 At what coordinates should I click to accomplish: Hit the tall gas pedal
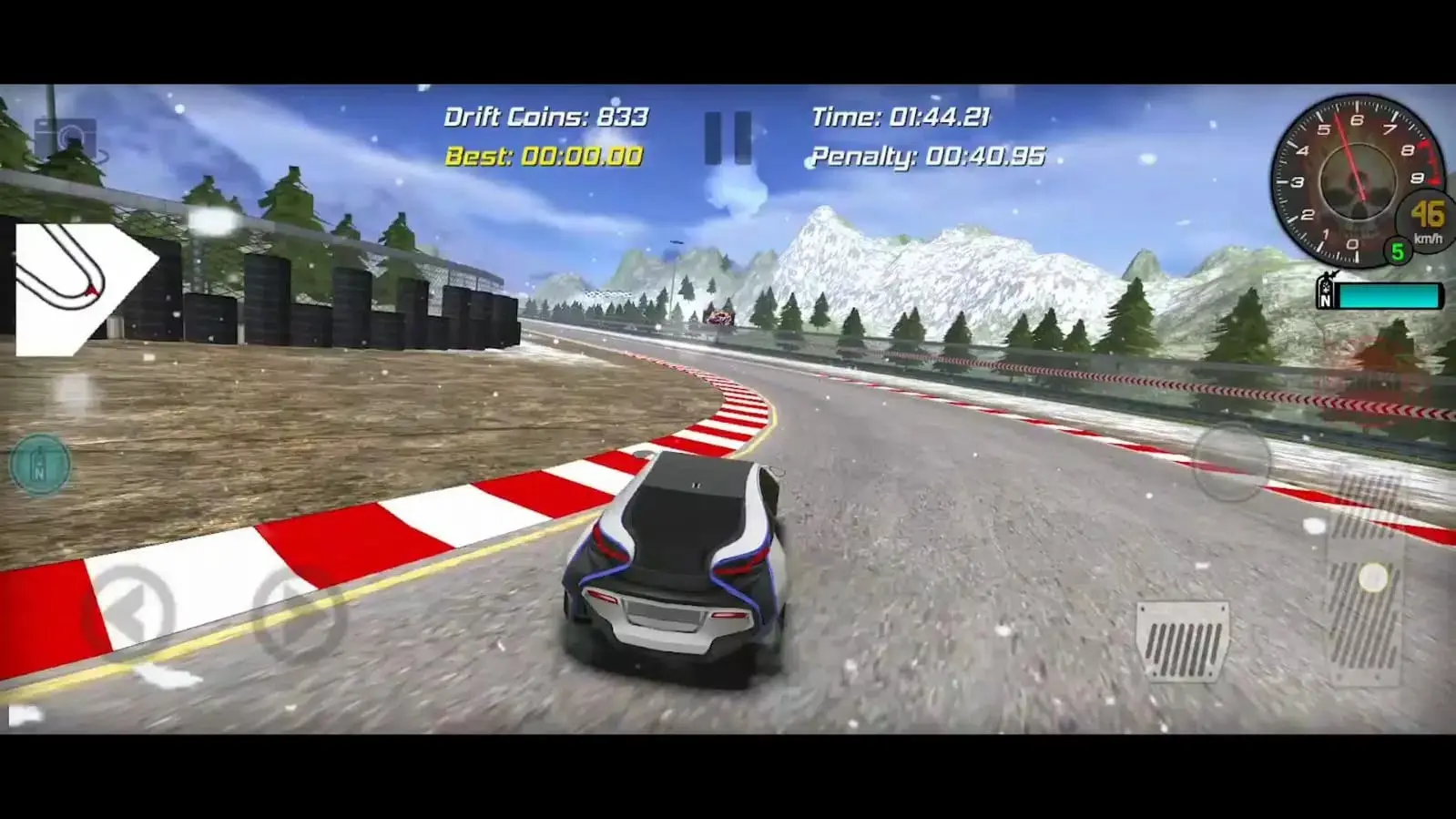[1366, 583]
